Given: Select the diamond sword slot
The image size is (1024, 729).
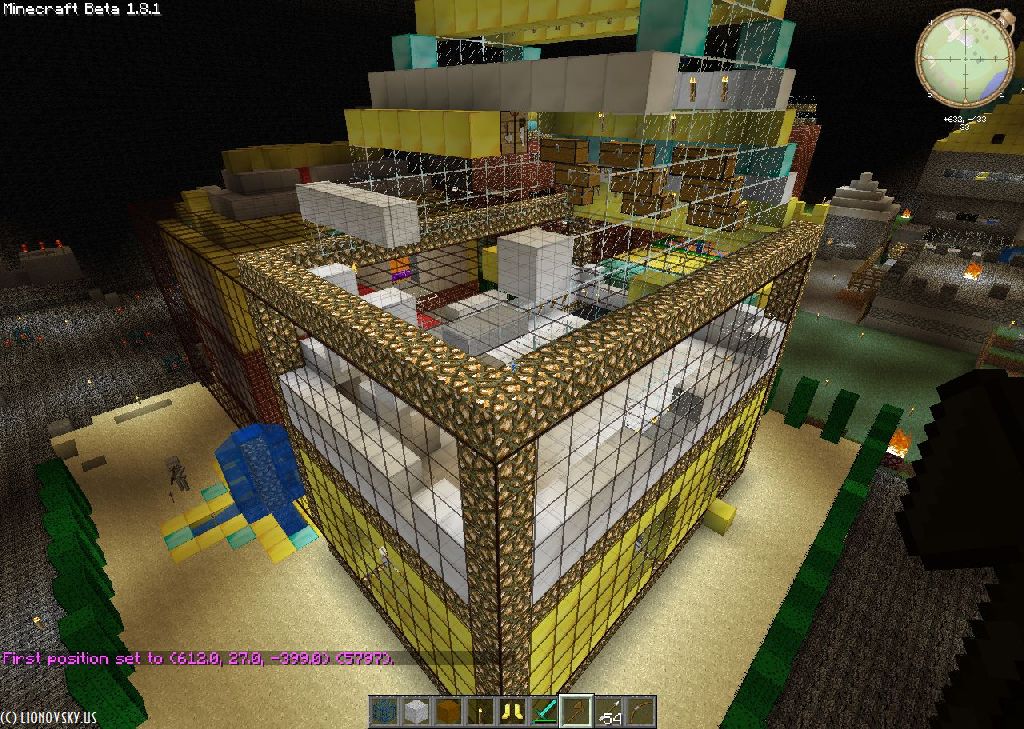Looking at the screenshot, I should coord(544,712).
